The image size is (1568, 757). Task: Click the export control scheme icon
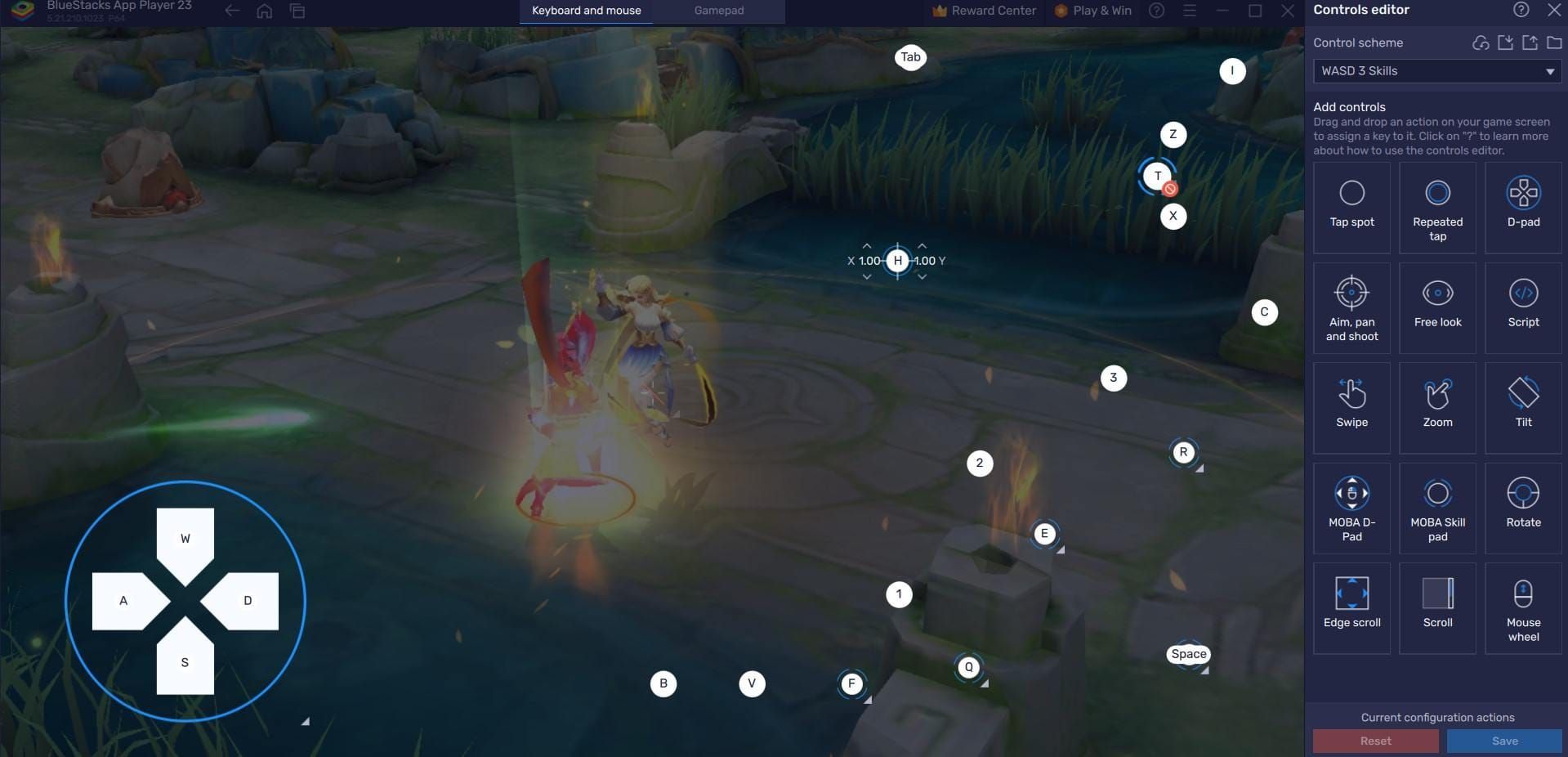pos(1530,43)
